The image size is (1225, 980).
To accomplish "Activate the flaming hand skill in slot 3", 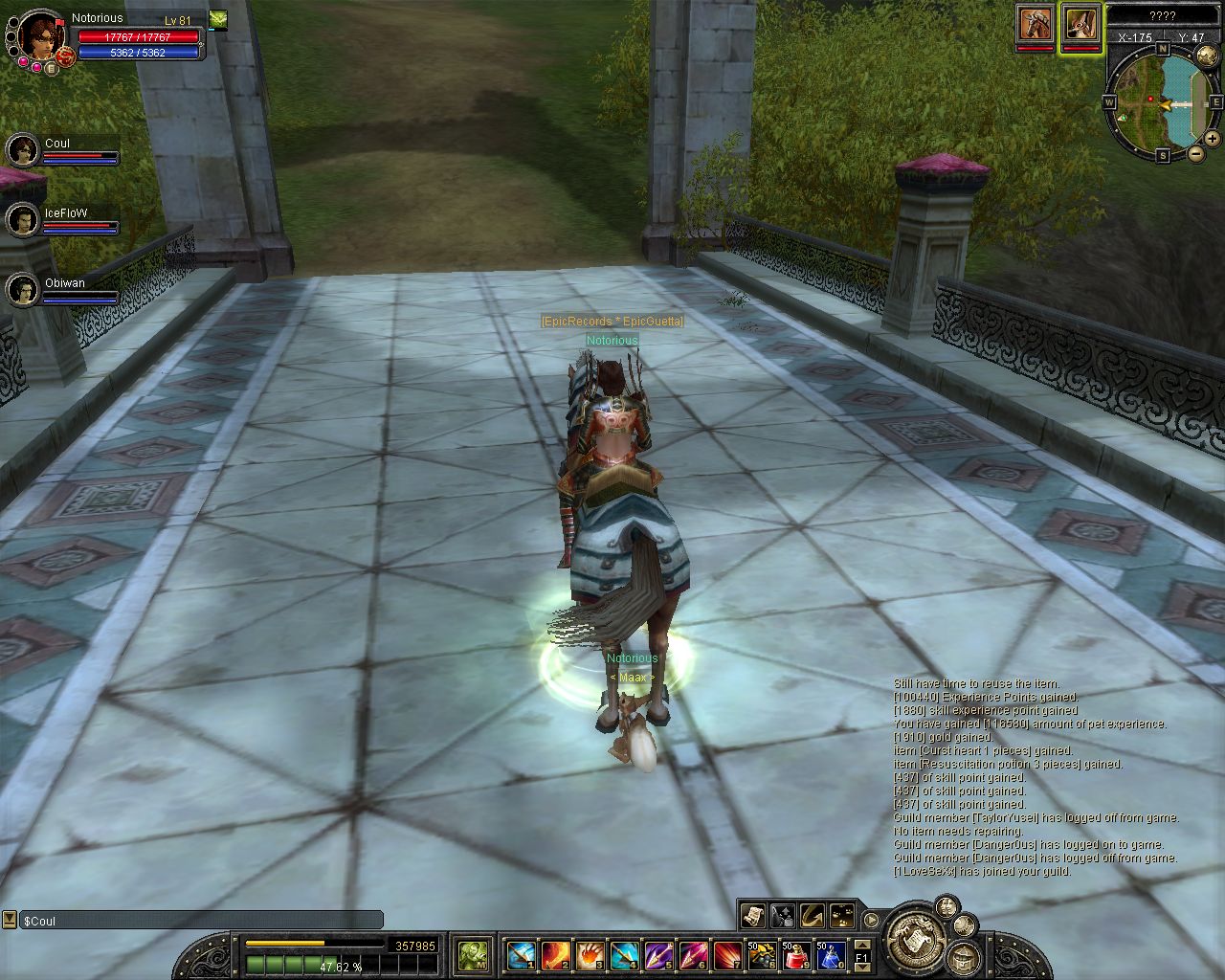I will click(590, 954).
